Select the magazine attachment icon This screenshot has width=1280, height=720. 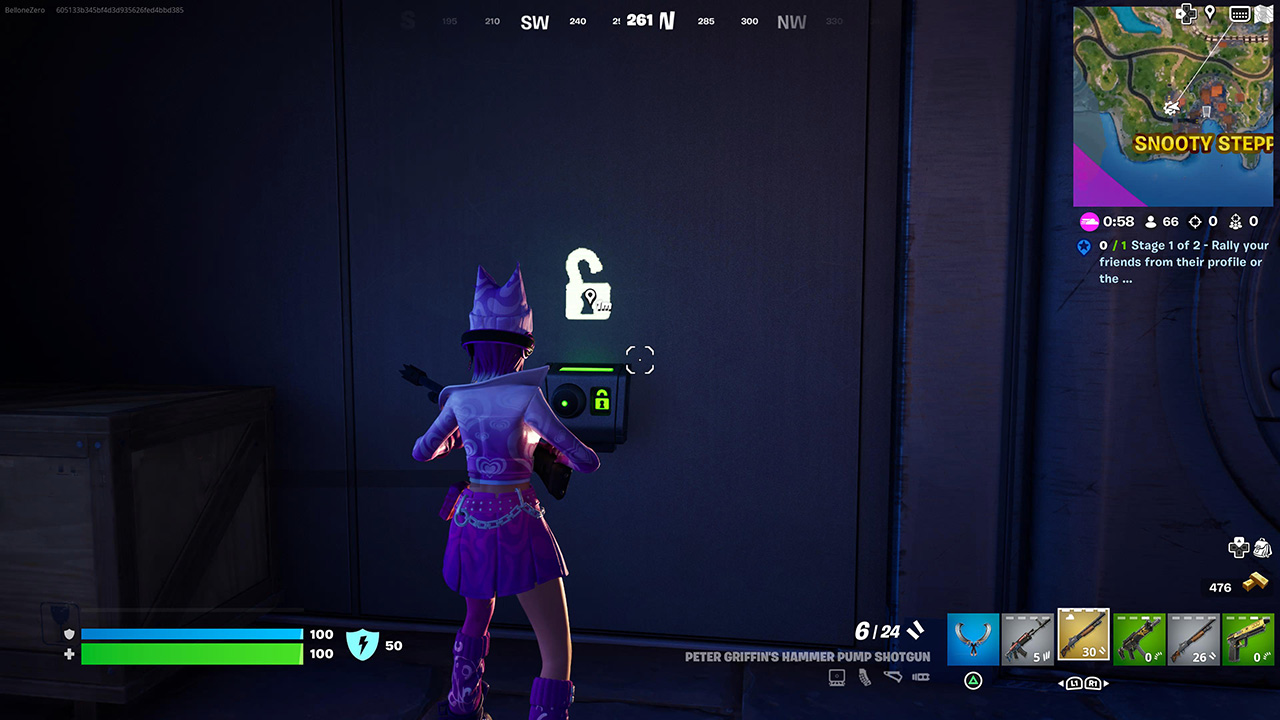coord(864,678)
